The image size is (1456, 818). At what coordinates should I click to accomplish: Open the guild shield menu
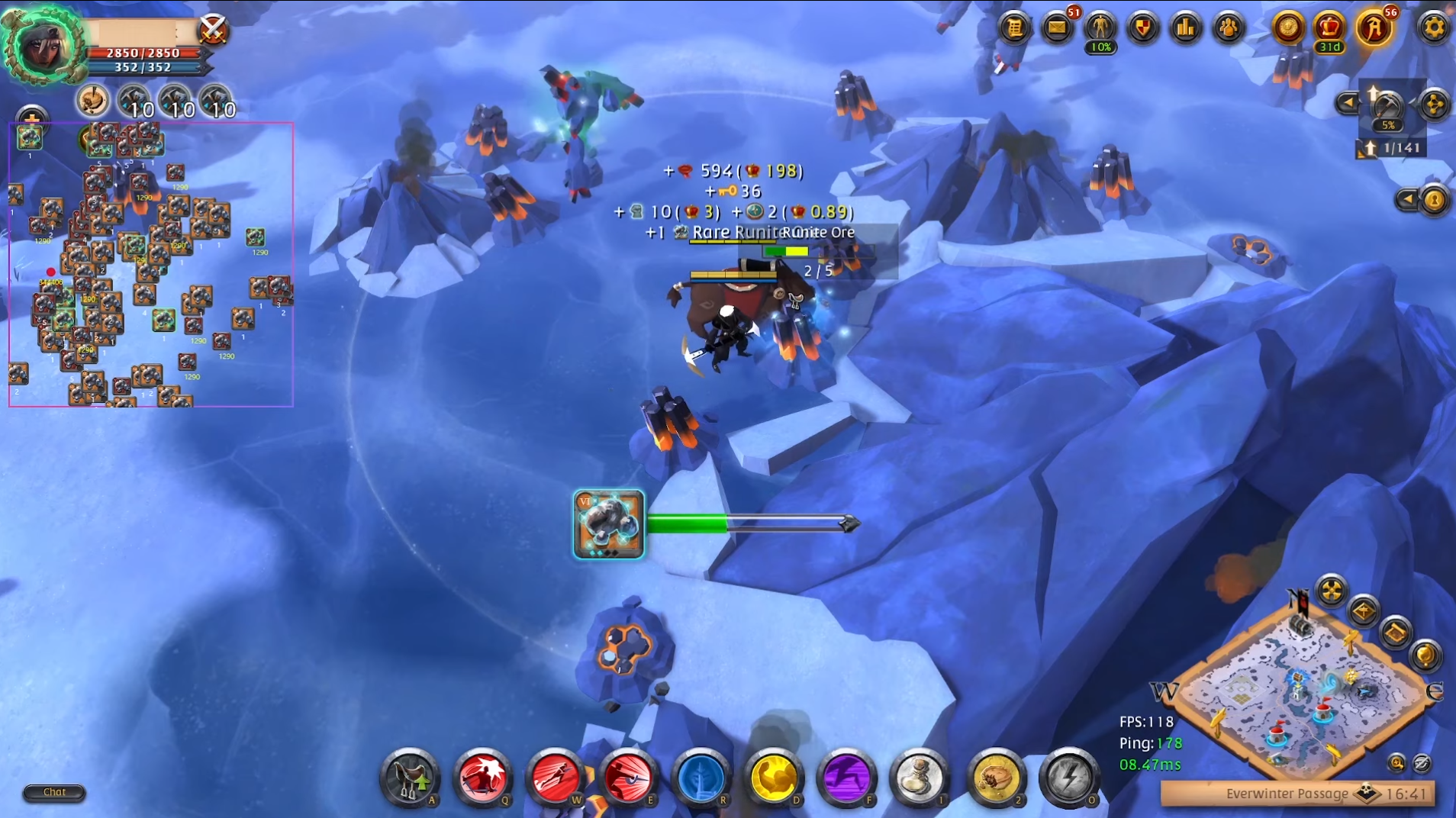pyautogui.click(x=1142, y=28)
